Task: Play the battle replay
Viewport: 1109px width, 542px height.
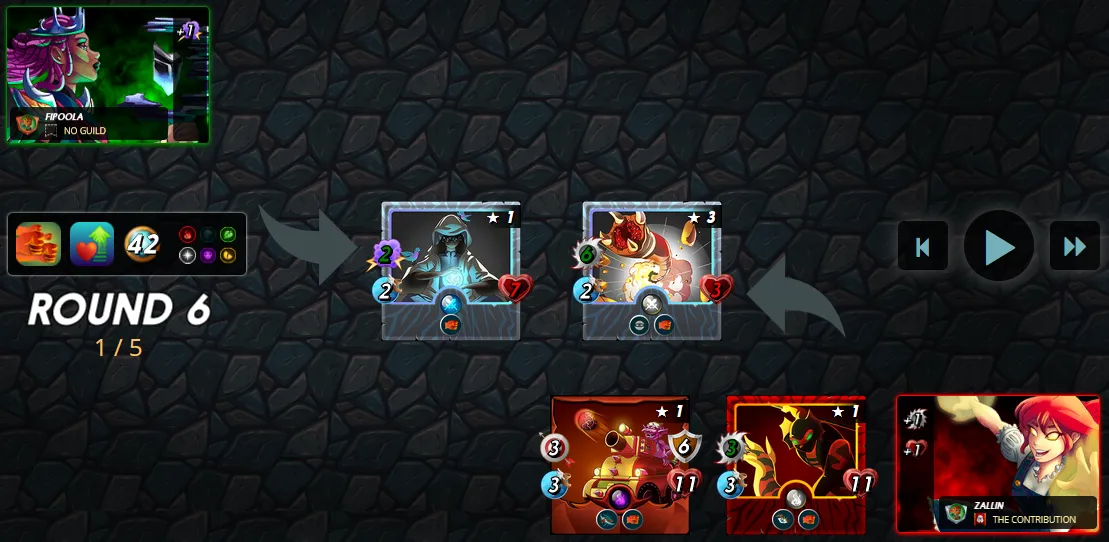Action: click(x=998, y=246)
